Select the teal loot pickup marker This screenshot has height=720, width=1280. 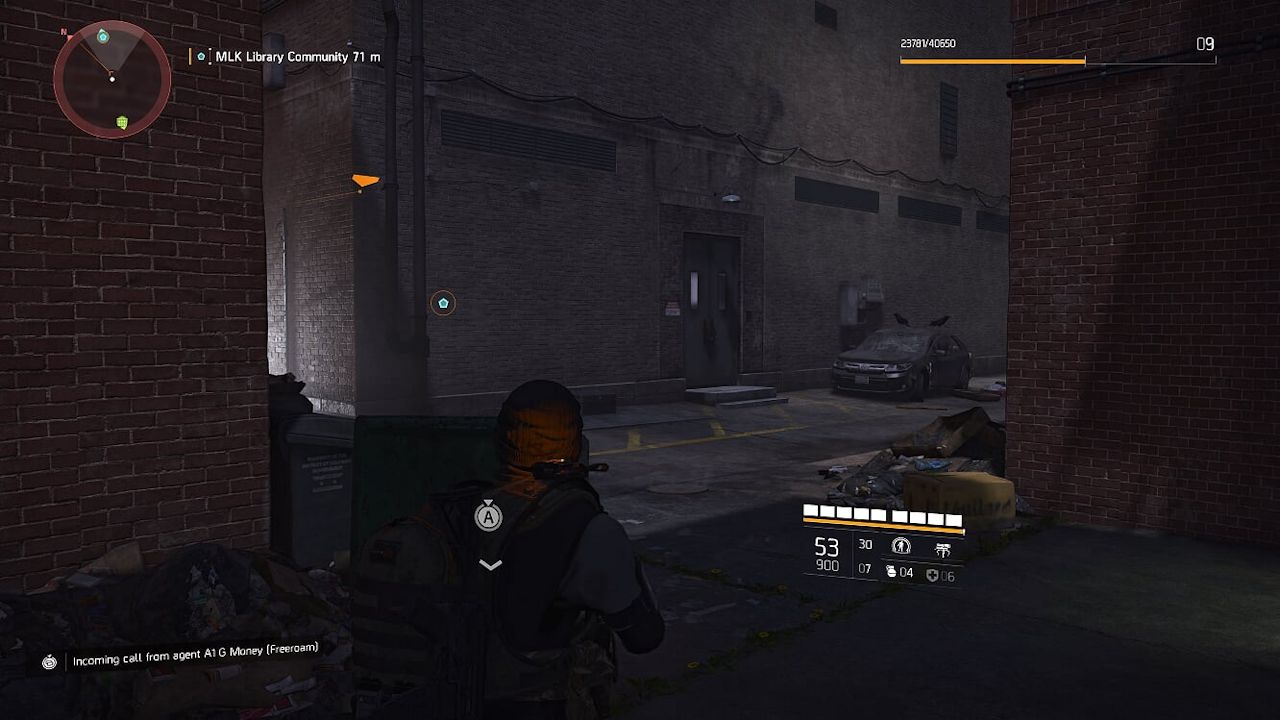442,302
